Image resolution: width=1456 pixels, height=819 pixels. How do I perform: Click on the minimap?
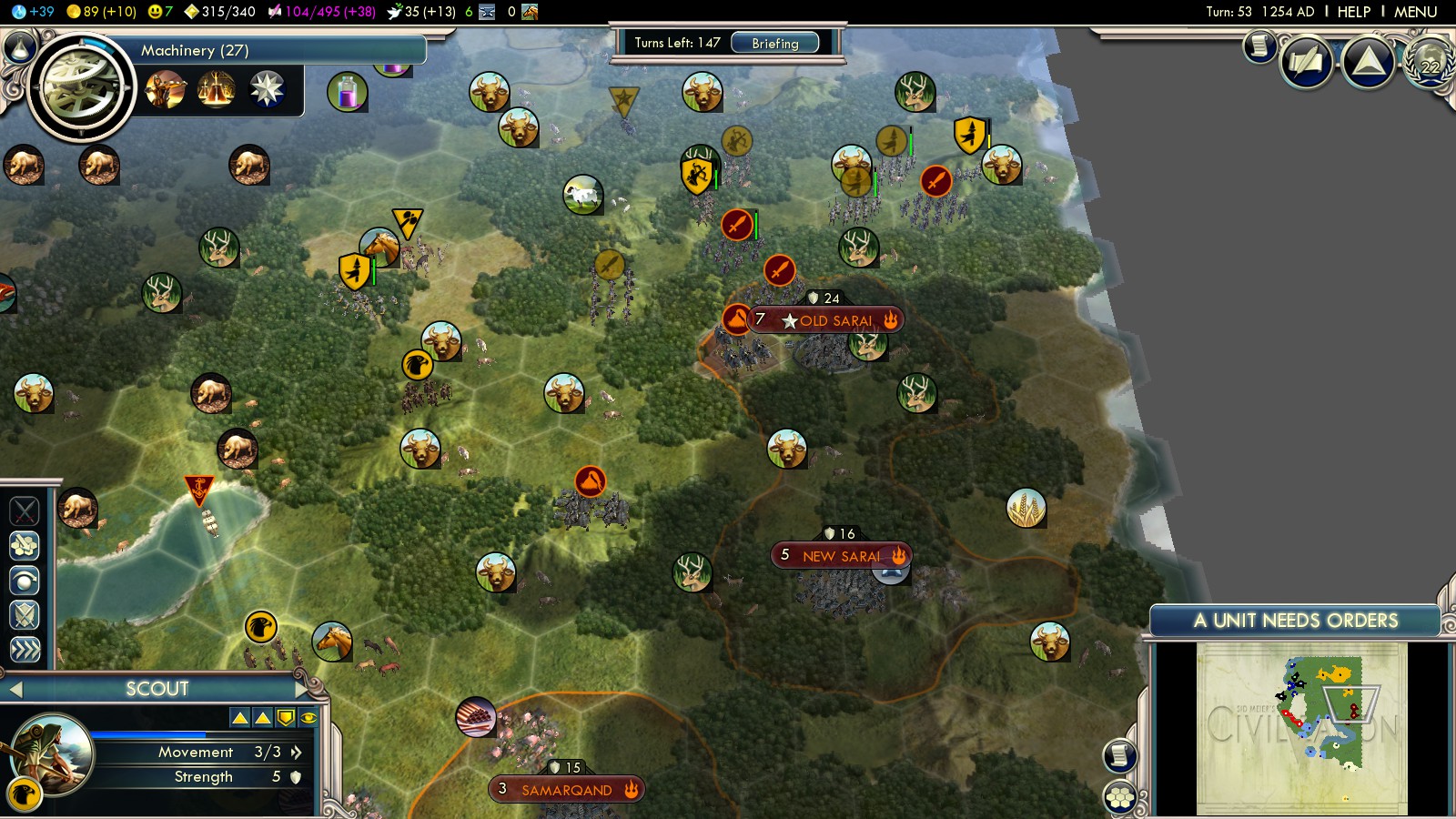pos(1301,728)
